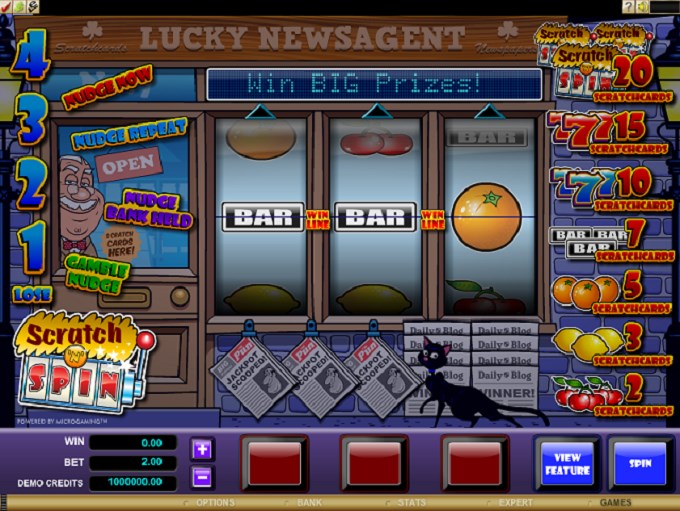
Task: Click the red checkmark icon in the title bar
Action: 6,6
